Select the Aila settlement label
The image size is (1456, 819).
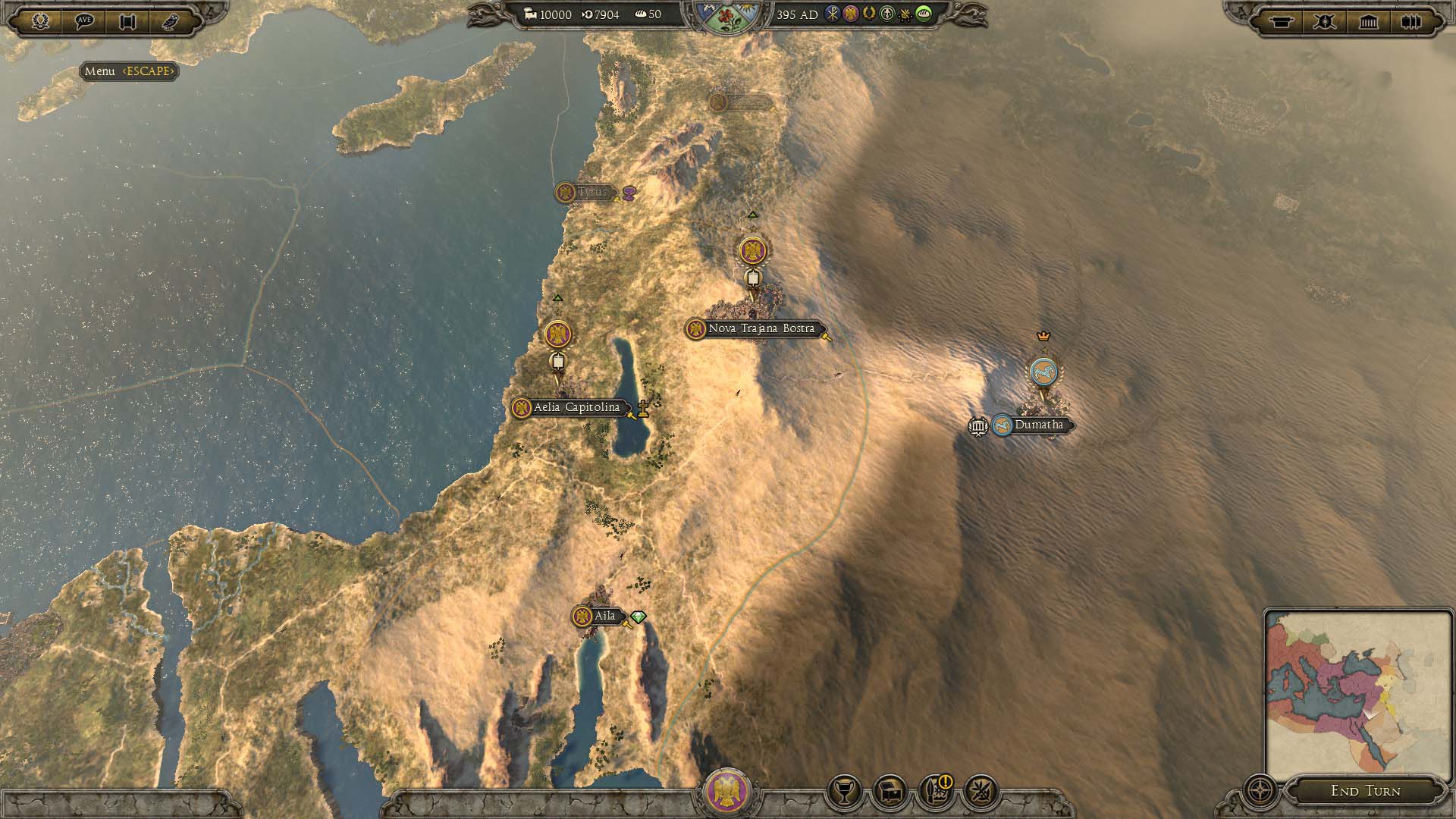coord(604,617)
